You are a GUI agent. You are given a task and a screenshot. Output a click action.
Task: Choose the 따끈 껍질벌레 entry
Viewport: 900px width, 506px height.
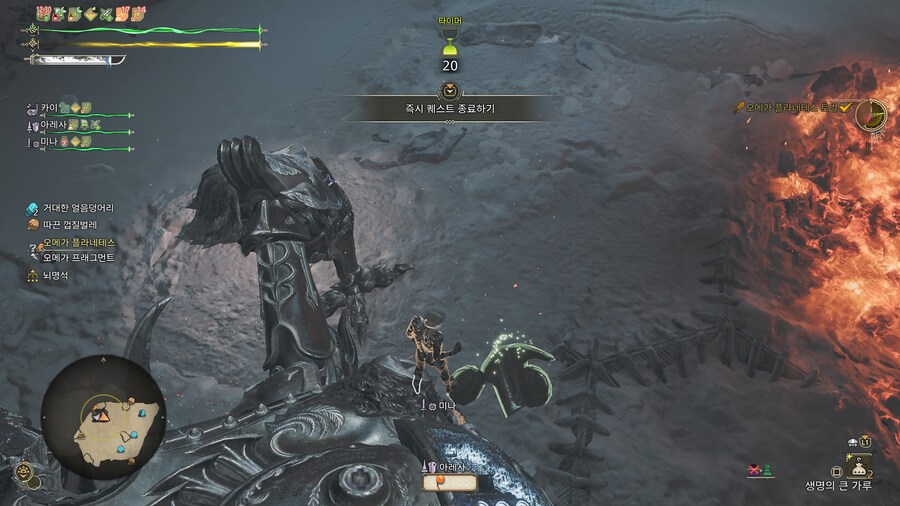[x=70, y=225]
